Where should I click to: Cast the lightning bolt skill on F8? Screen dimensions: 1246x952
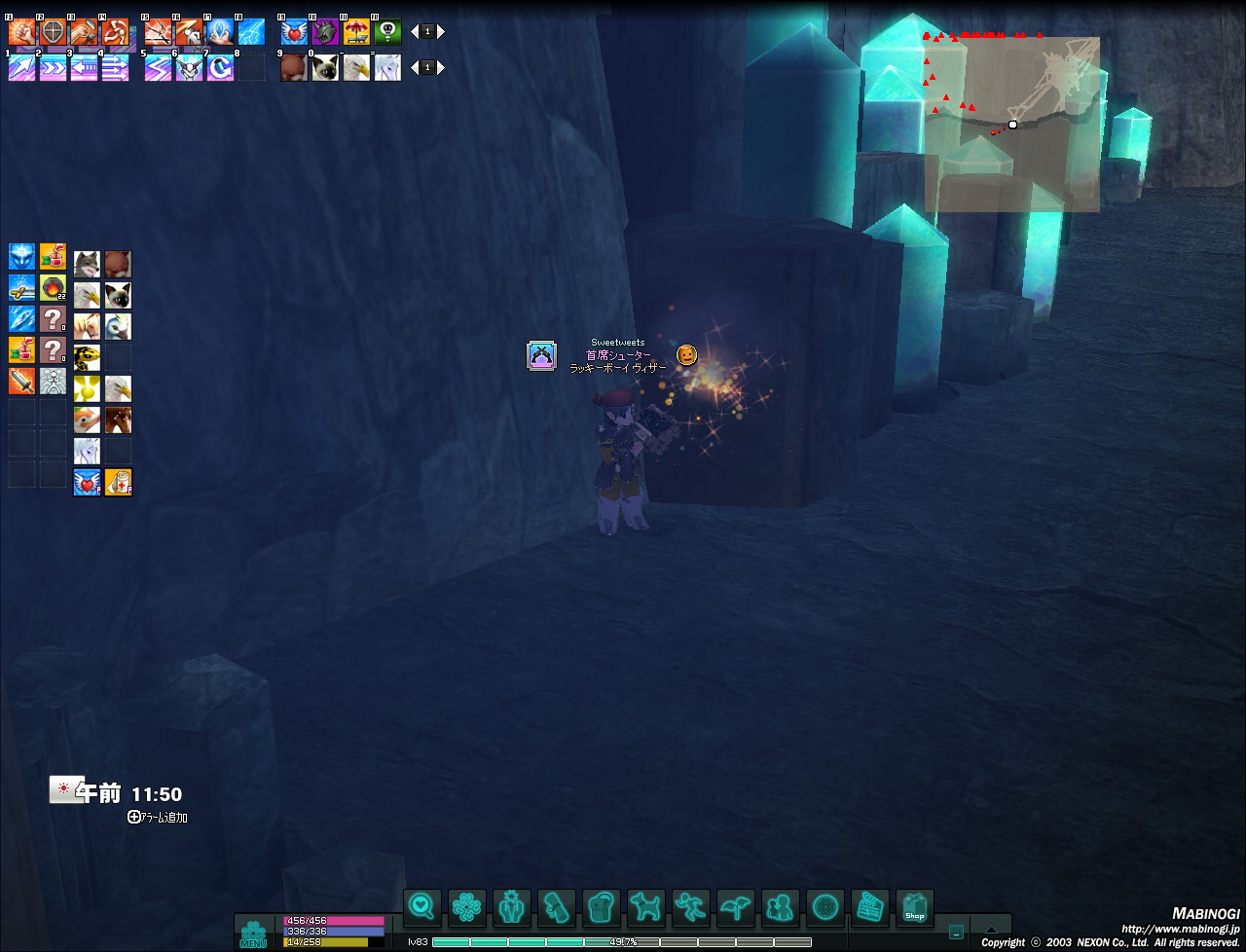point(251,32)
